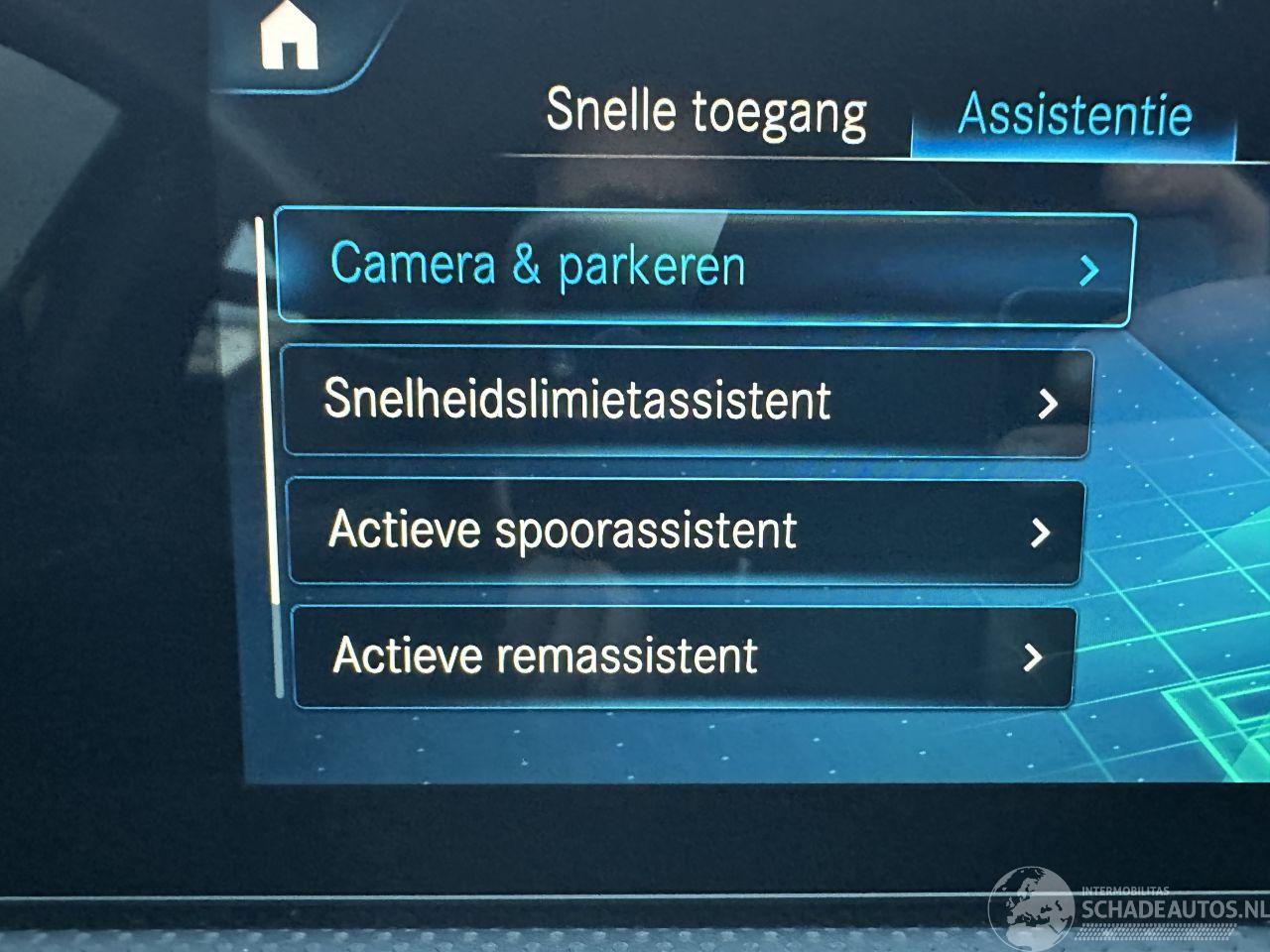Open Snelheidslimietassistent settings
The image size is (1270, 952).
tap(687, 401)
